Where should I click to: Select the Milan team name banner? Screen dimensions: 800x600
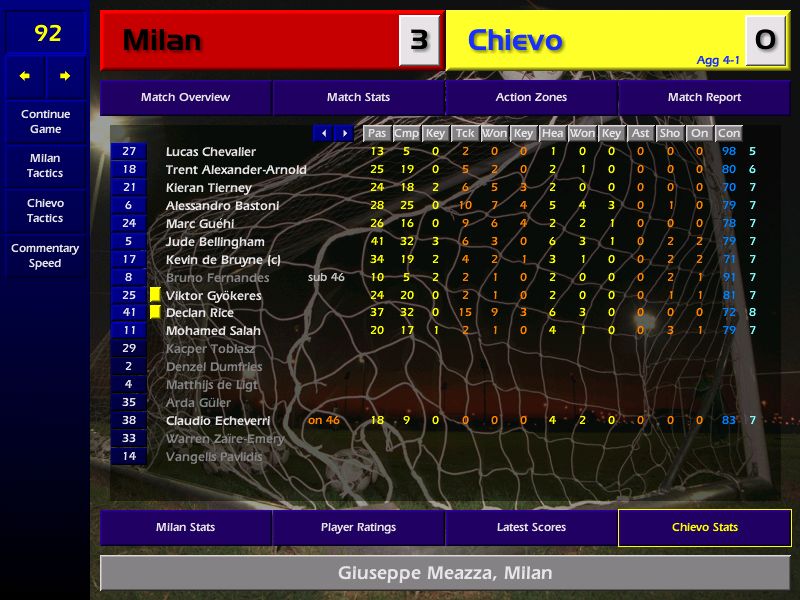click(x=250, y=40)
